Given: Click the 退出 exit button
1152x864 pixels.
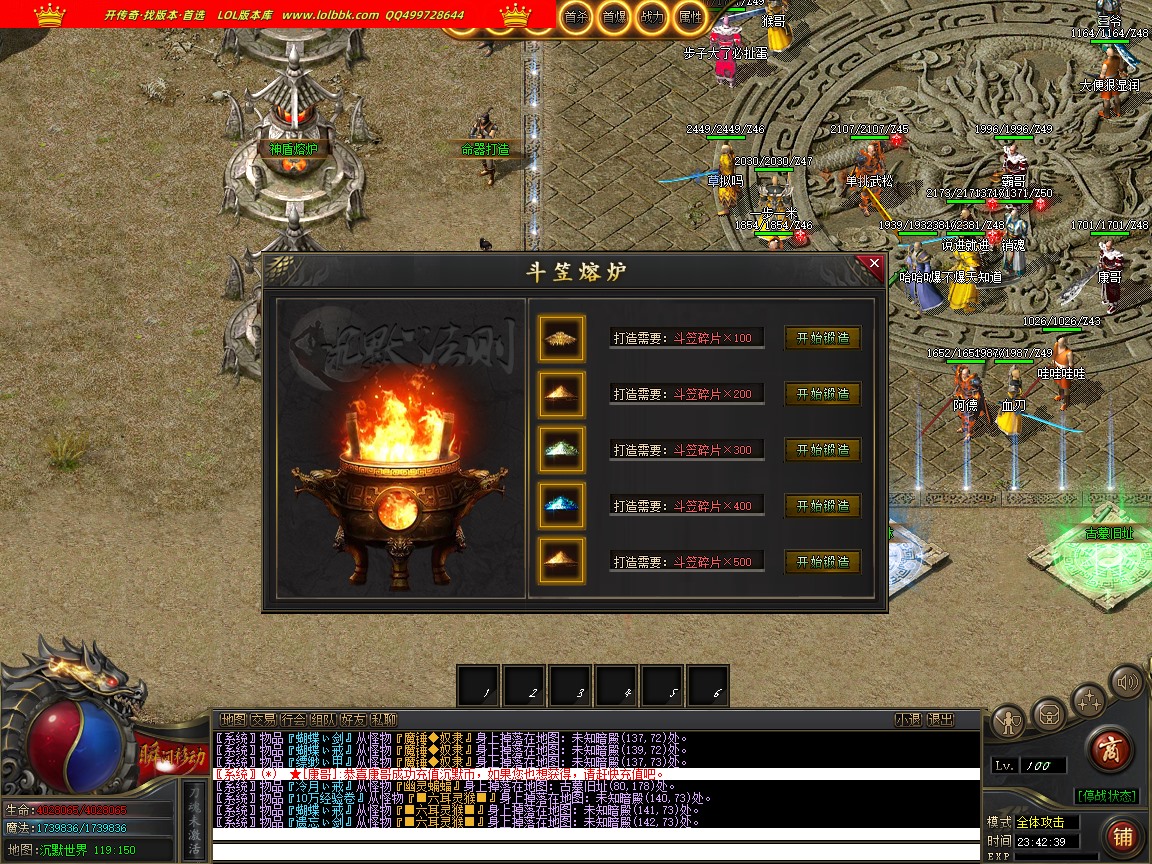Looking at the screenshot, I should point(940,719).
